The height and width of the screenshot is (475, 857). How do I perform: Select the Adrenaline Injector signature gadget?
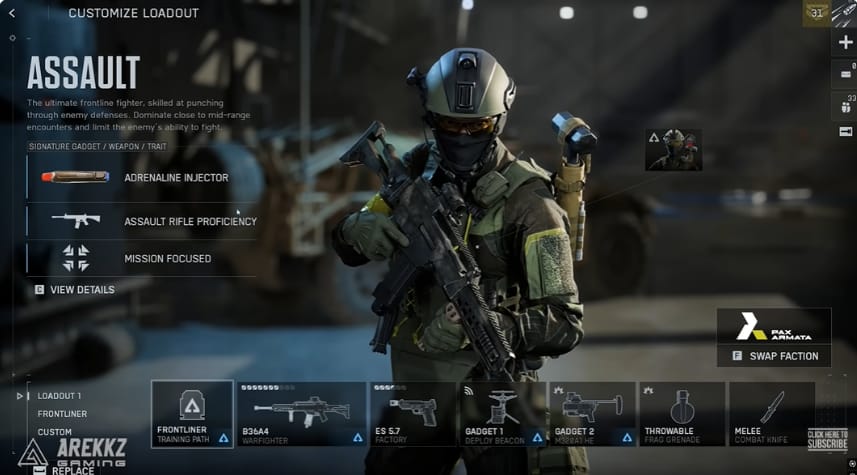point(141,178)
